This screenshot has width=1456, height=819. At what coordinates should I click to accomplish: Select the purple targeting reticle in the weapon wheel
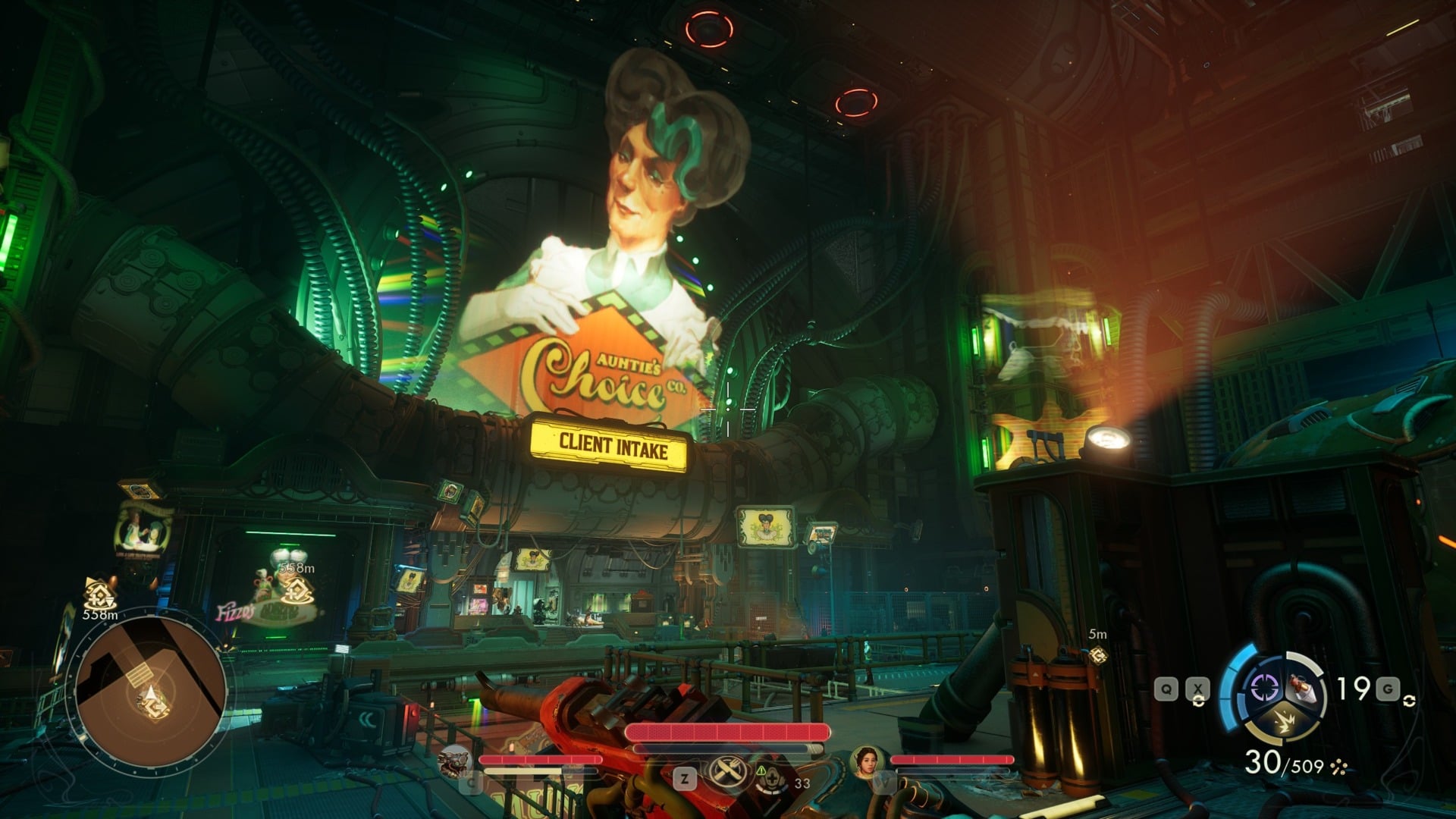(1264, 686)
